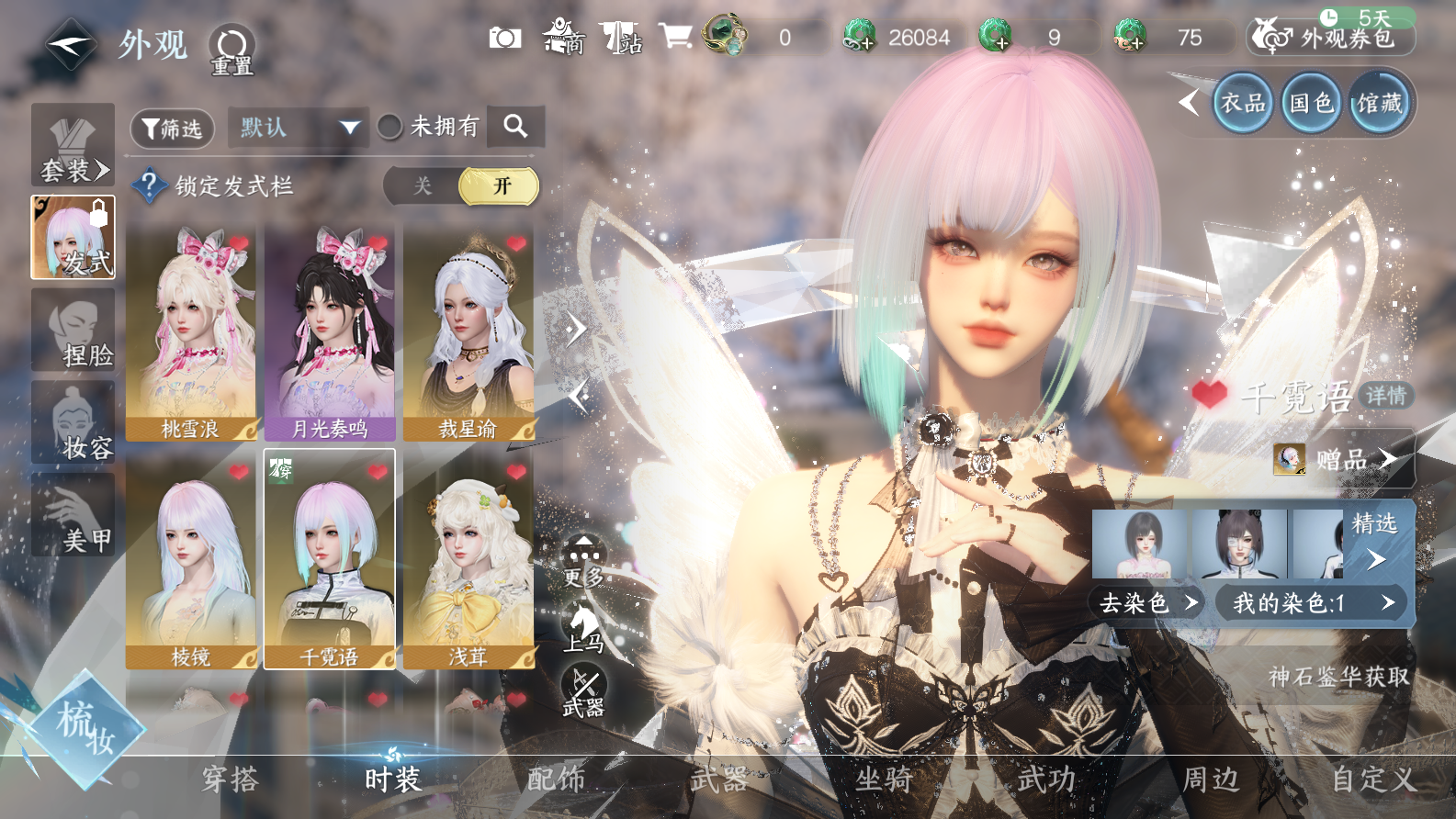Open the camera photo mode
Viewport: 1456px width, 819px height.
tap(504, 38)
